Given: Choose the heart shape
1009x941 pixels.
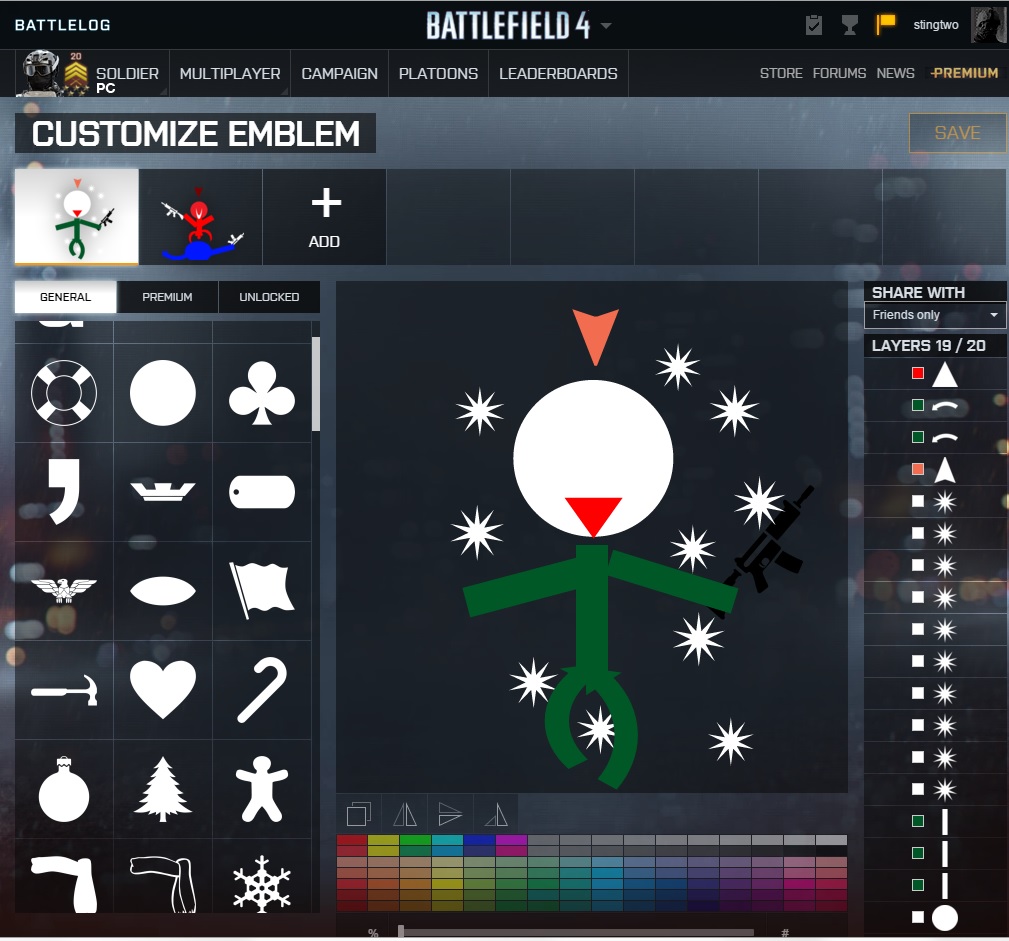Looking at the screenshot, I should pyautogui.click(x=163, y=690).
